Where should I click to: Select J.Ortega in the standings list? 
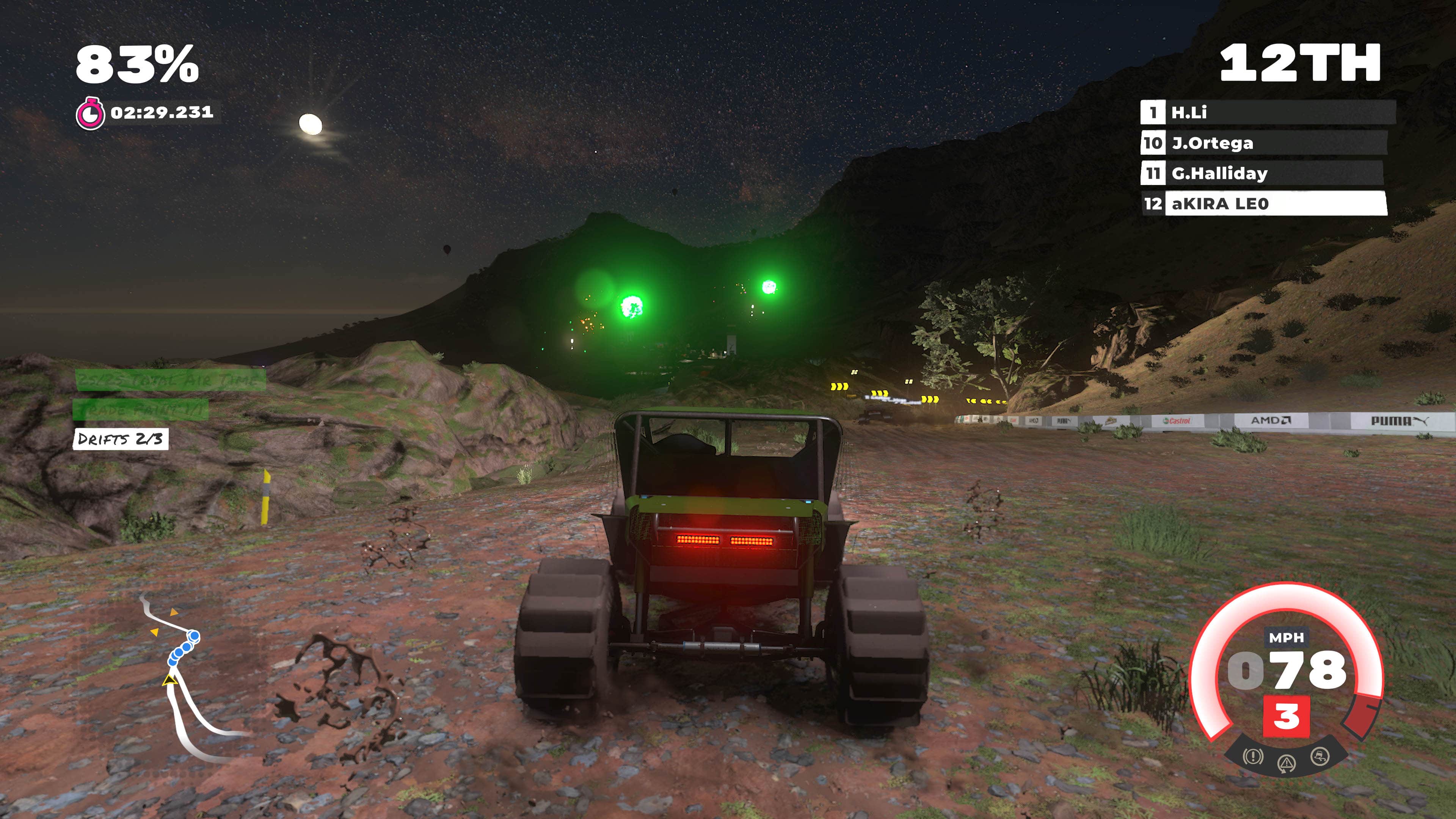click(x=1264, y=143)
